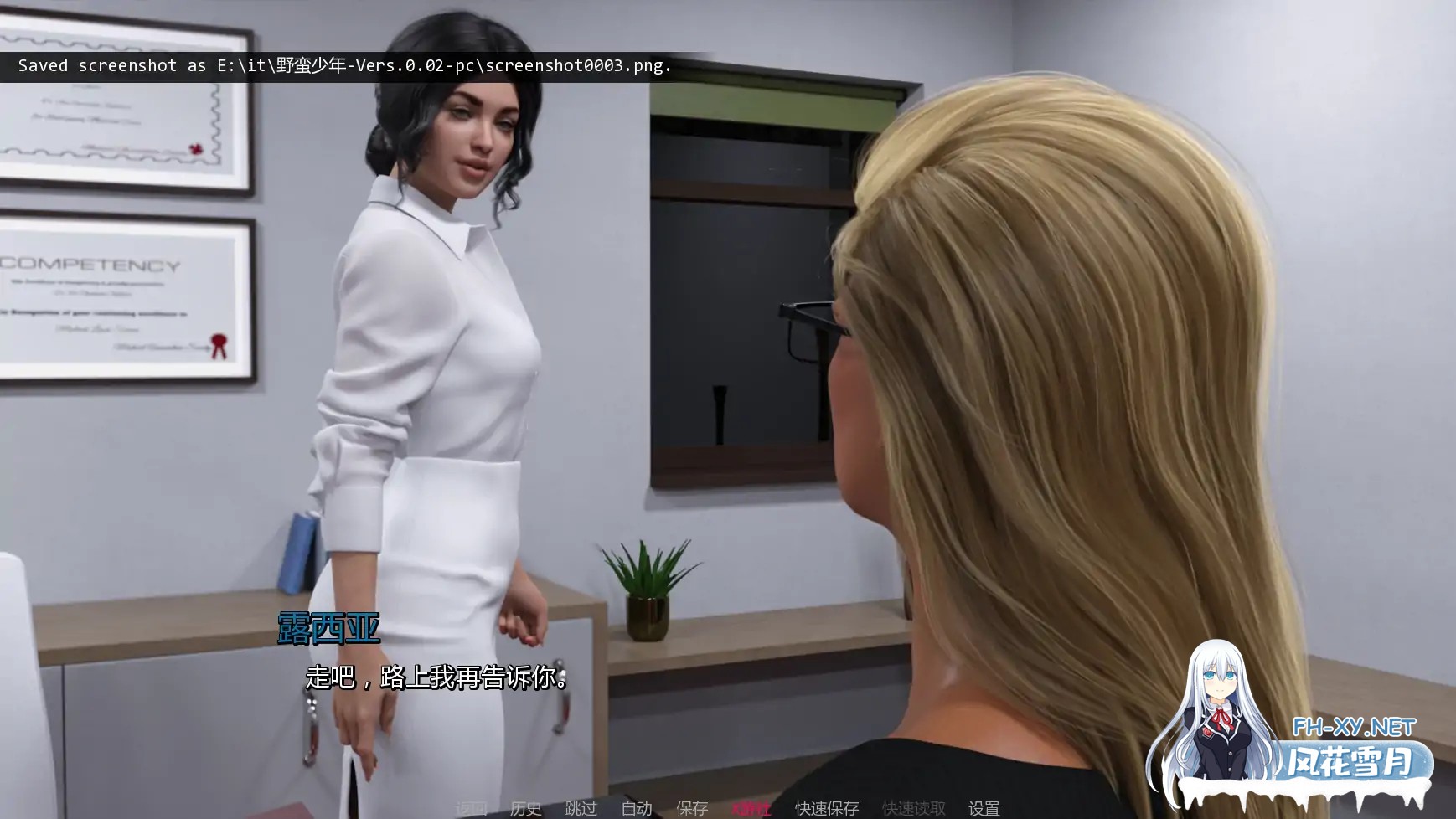The width and height of the screenshot is (1456, 819).
Task: Click the red highlighted quick menu link
Action: (751, 808)
